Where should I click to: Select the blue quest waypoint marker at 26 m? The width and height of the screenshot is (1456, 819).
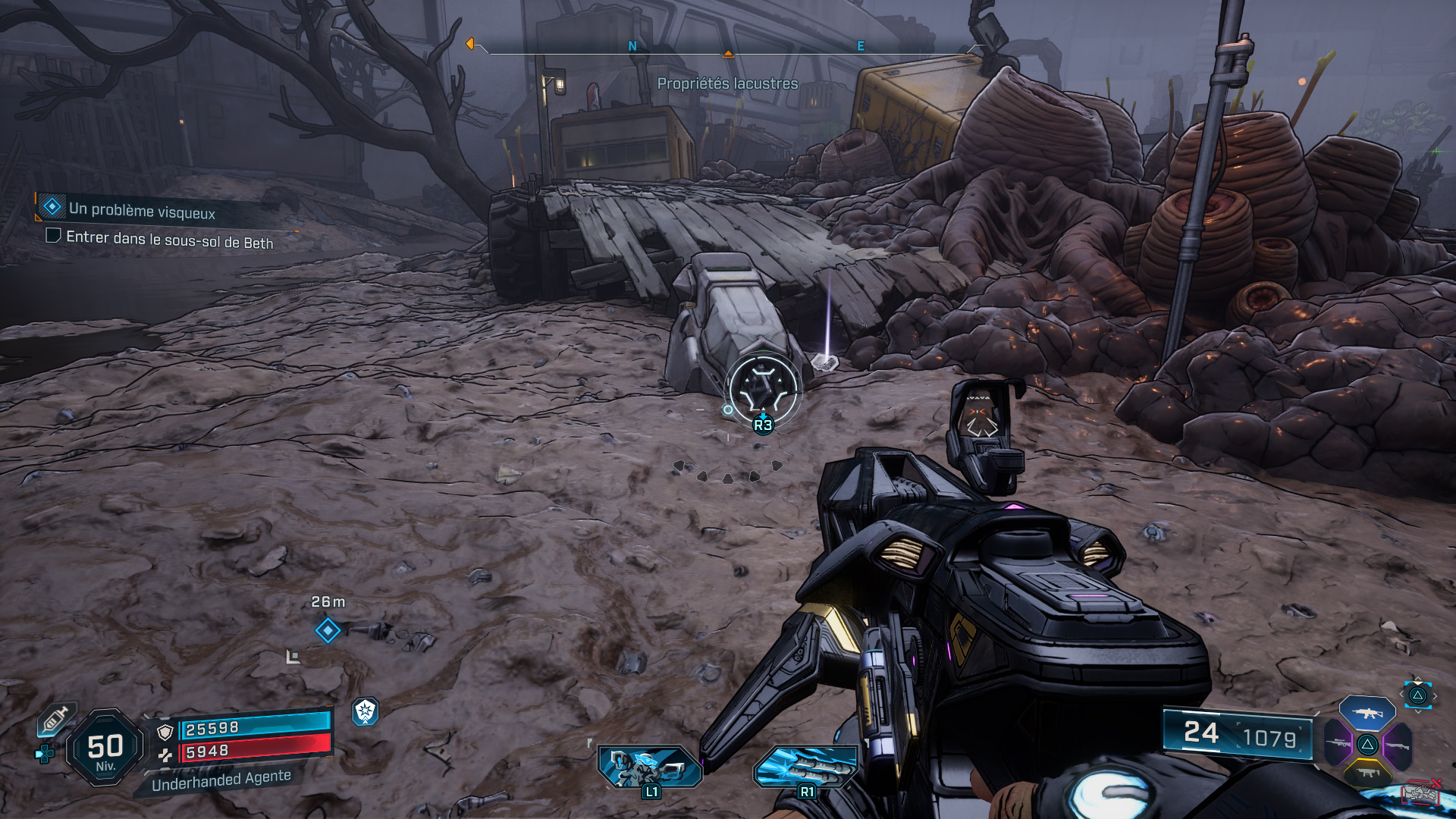click(x=328, y=630)
